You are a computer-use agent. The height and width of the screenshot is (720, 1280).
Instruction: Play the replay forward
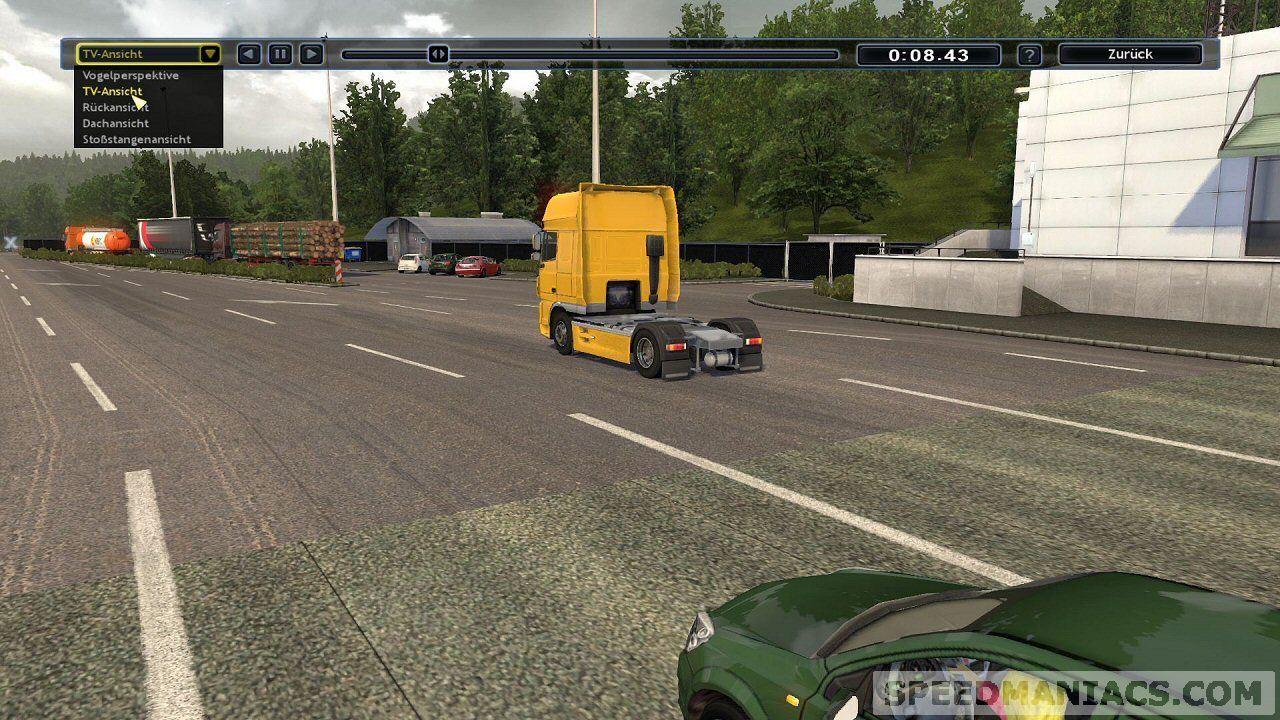pyautogui.click(x=312, y=54)
